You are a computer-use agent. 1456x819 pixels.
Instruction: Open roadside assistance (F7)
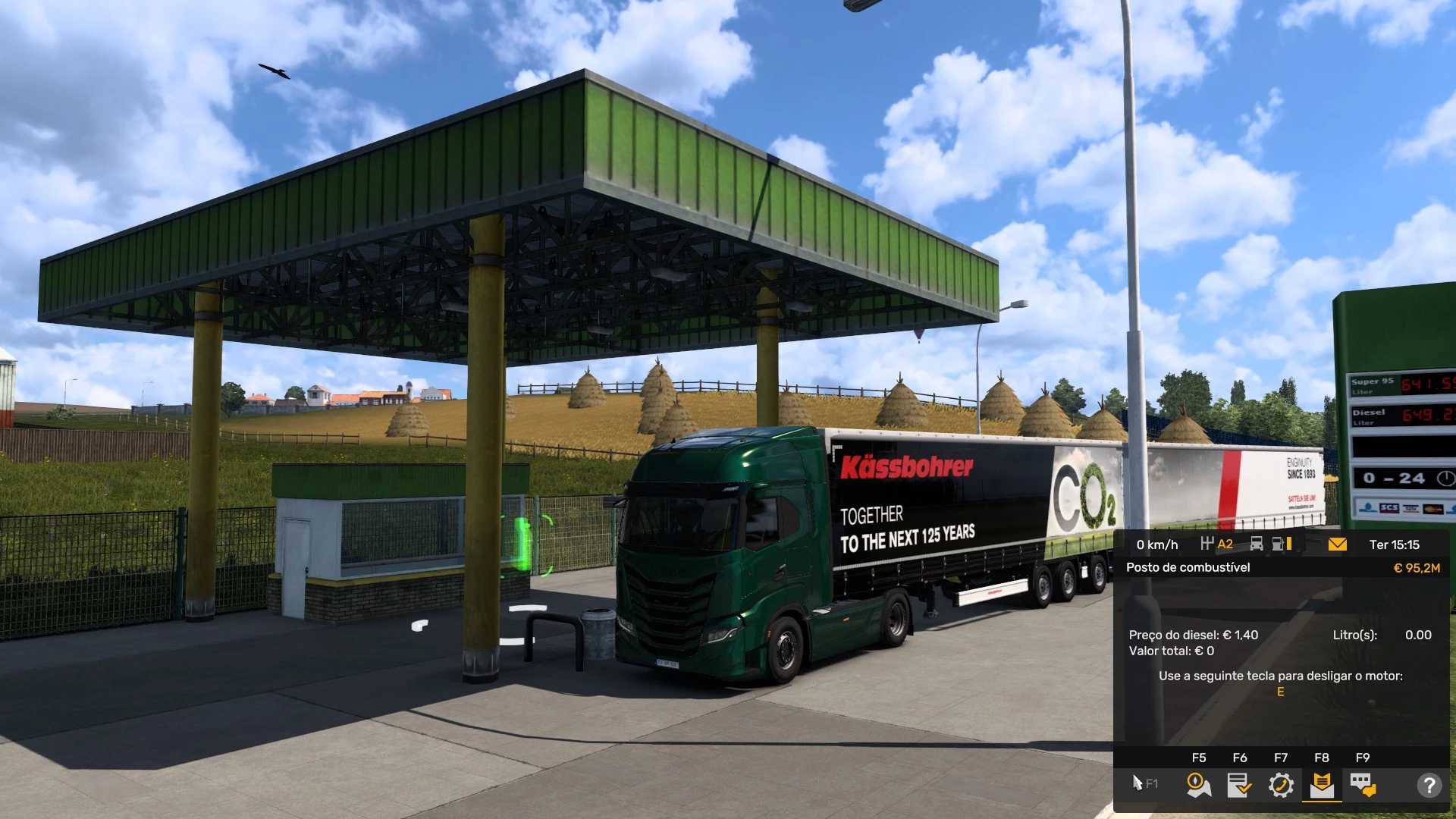(x=1282, y=785)
